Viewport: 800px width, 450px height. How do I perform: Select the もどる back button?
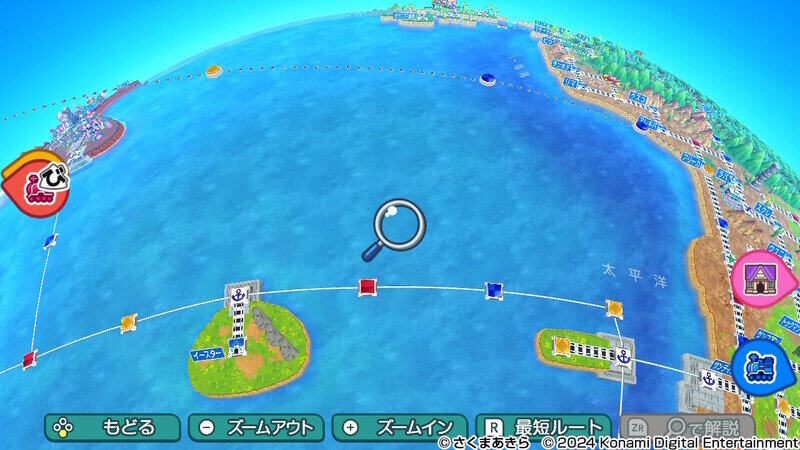click(x=112, y=427)
